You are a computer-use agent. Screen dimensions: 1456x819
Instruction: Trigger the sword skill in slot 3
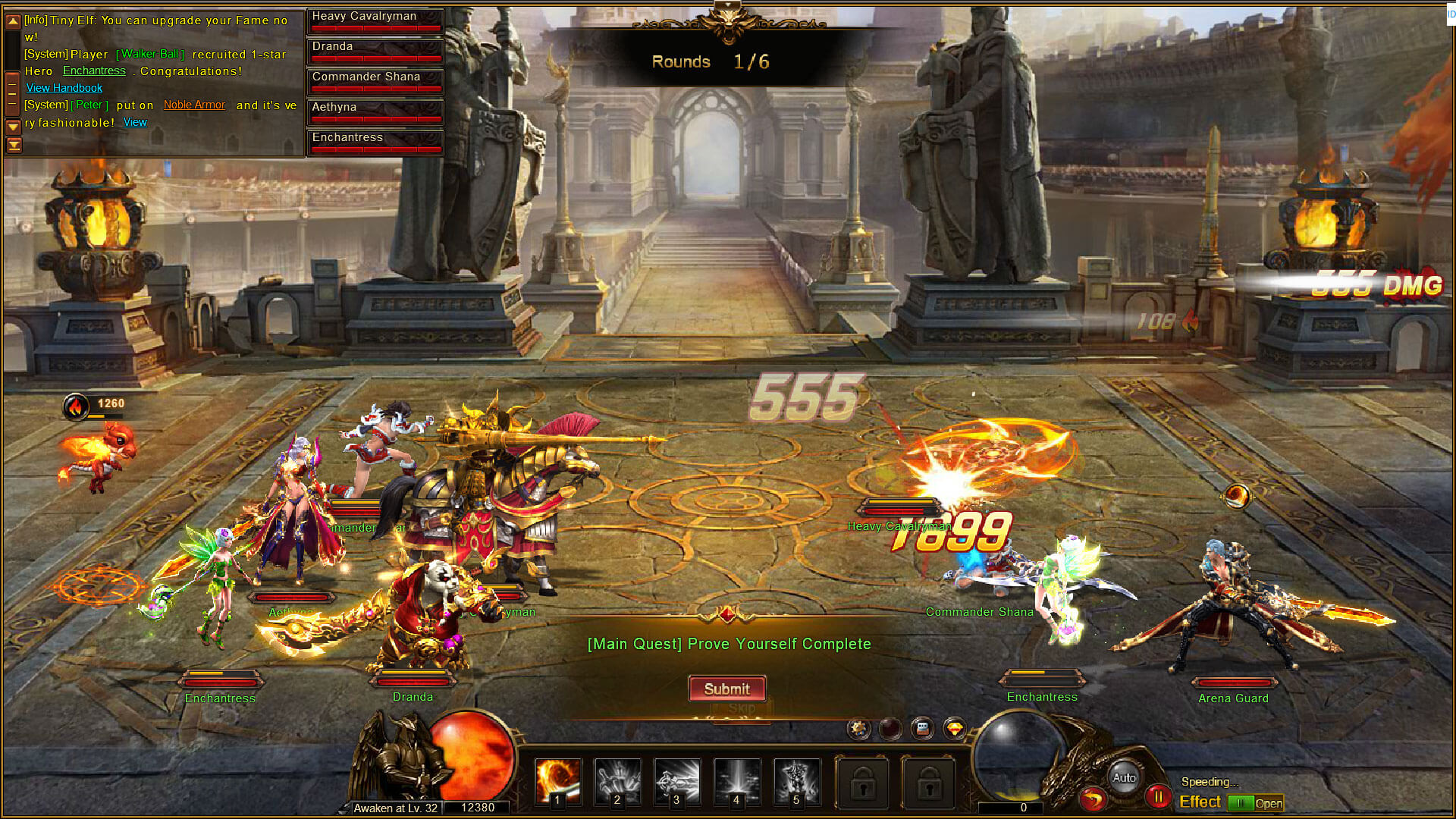[676, 780]
